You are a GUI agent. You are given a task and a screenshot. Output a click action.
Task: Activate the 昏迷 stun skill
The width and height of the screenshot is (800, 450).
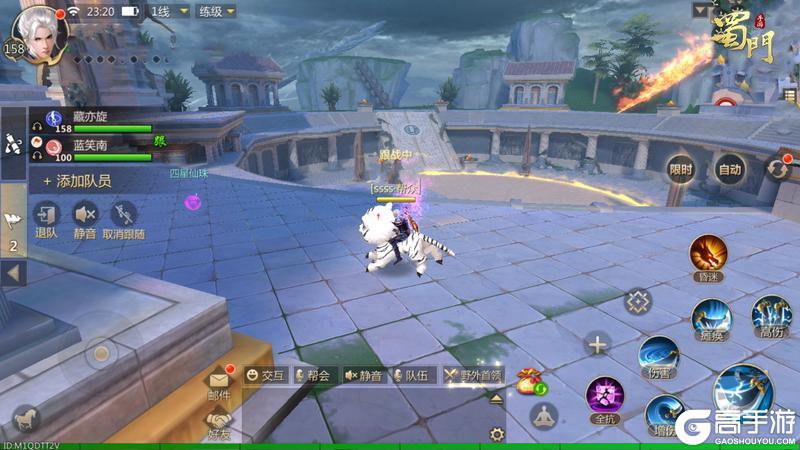coord(707,256)
